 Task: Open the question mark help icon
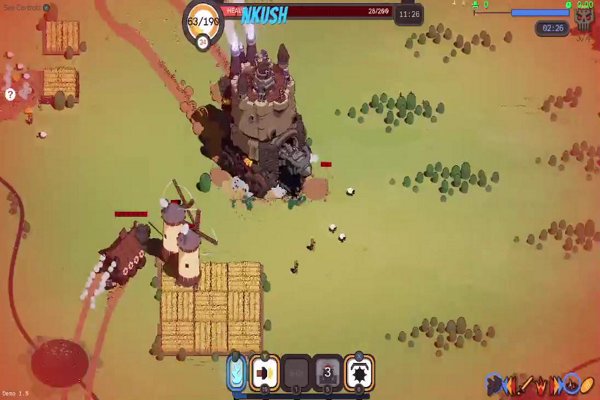pyautogui.click(x=10, y=94)
